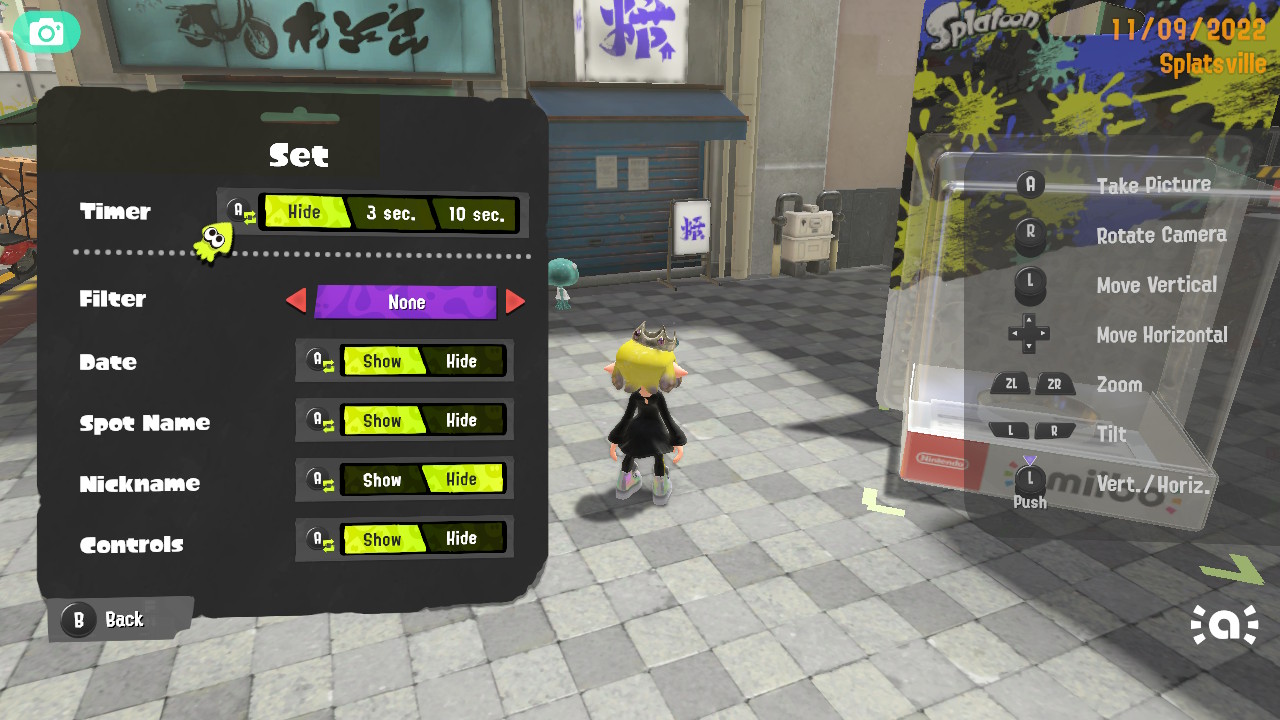Image resolution: width=1280 pixels, height=720 pixels.
Task: Hide the Spot Name
Action: pyautogui.click(x=464, y=420)
